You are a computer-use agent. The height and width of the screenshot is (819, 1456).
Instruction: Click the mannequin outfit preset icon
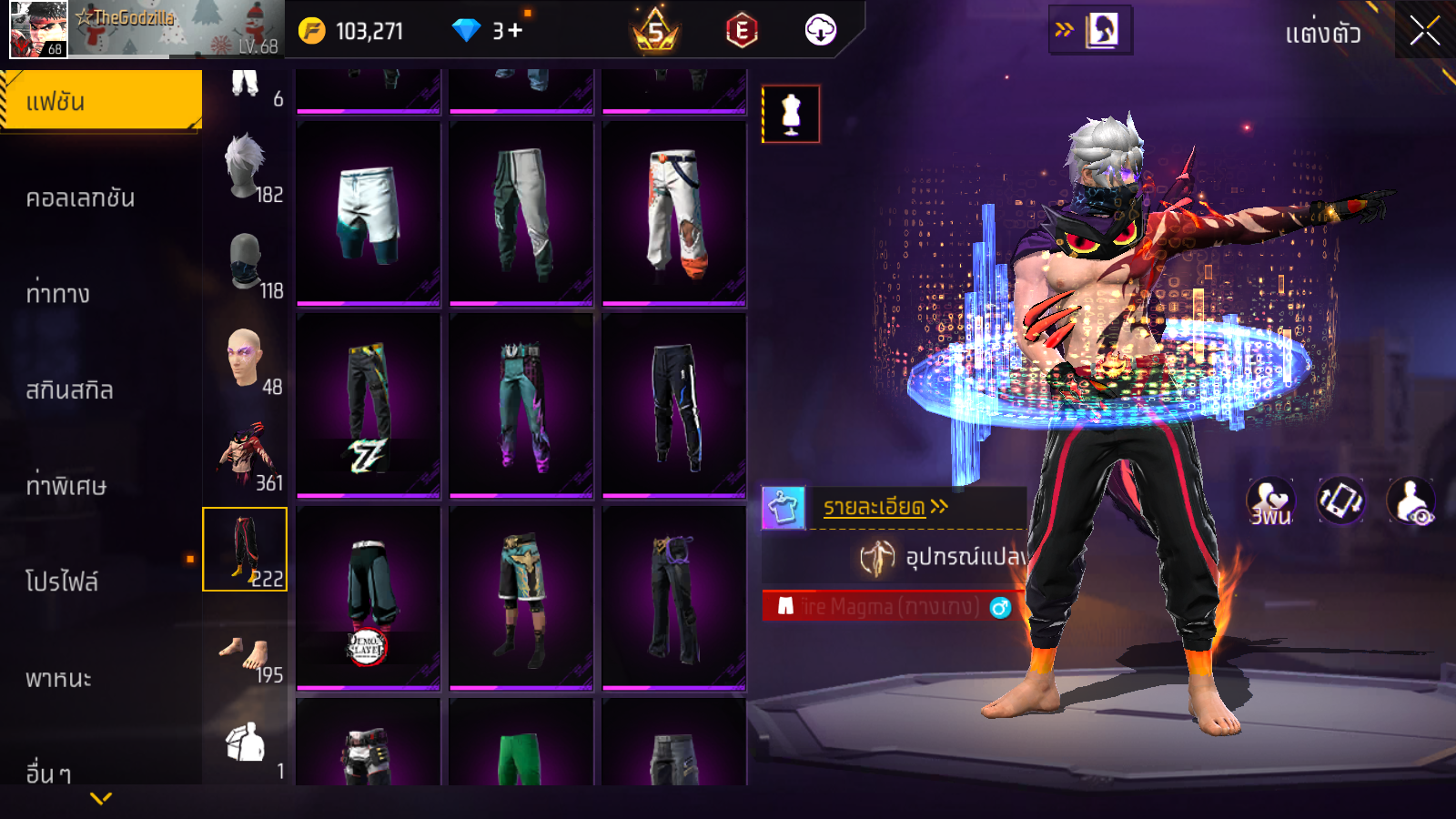coord(791,115)
